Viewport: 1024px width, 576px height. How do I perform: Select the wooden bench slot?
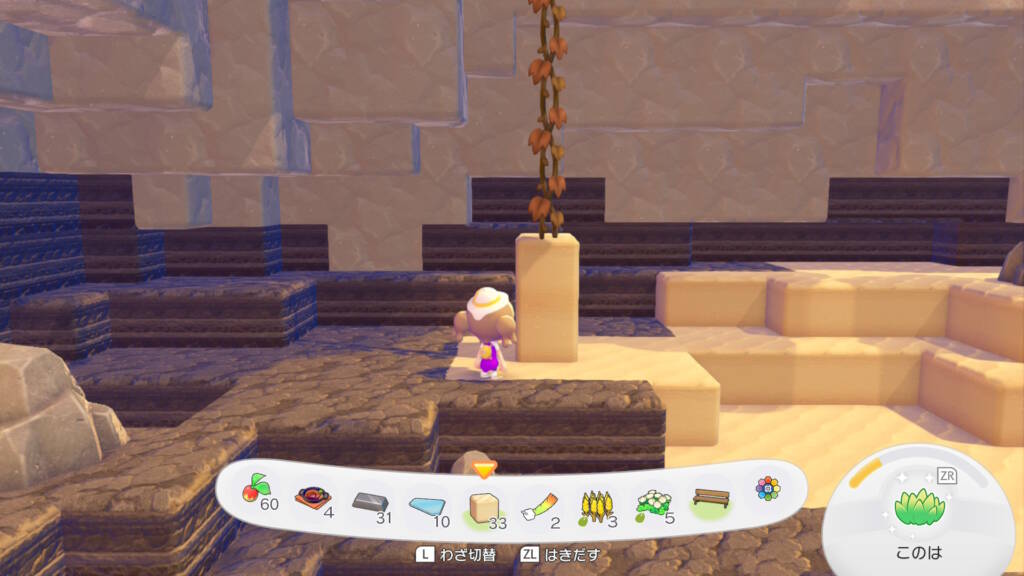(x=710, y=499)
